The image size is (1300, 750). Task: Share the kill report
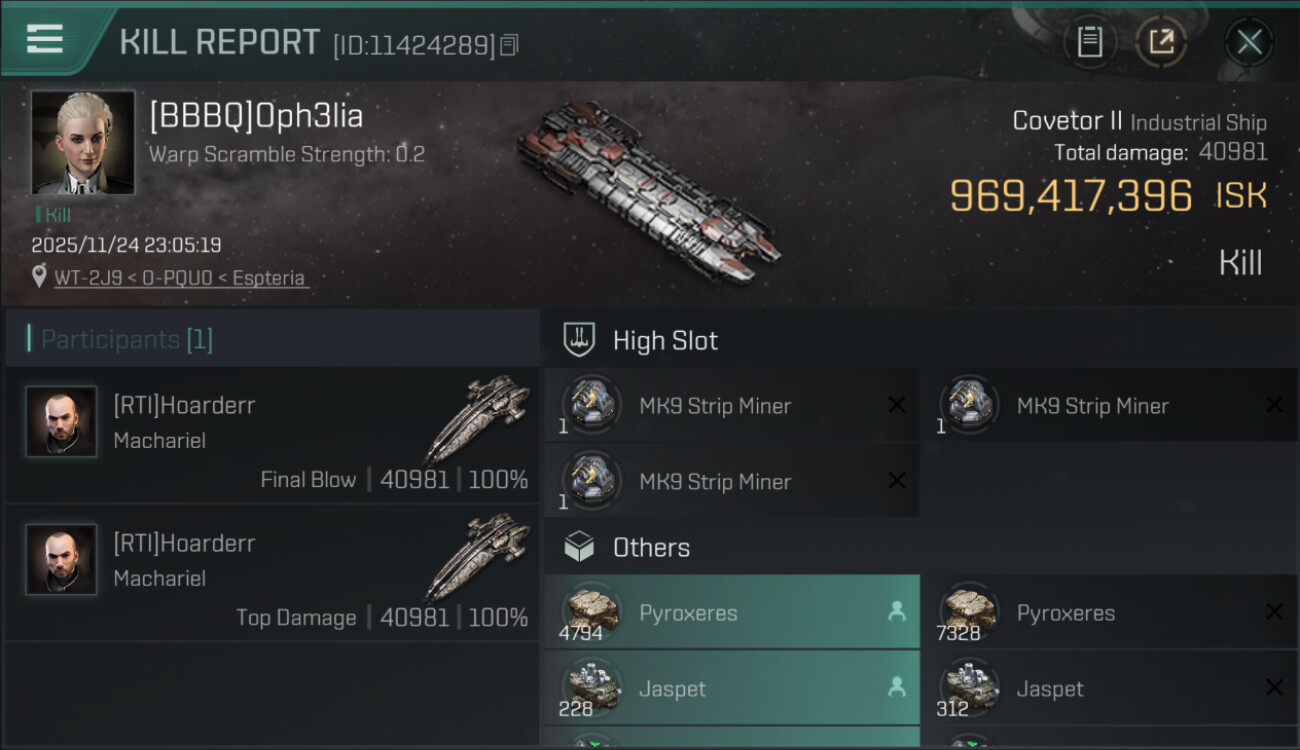(1161, 42)
